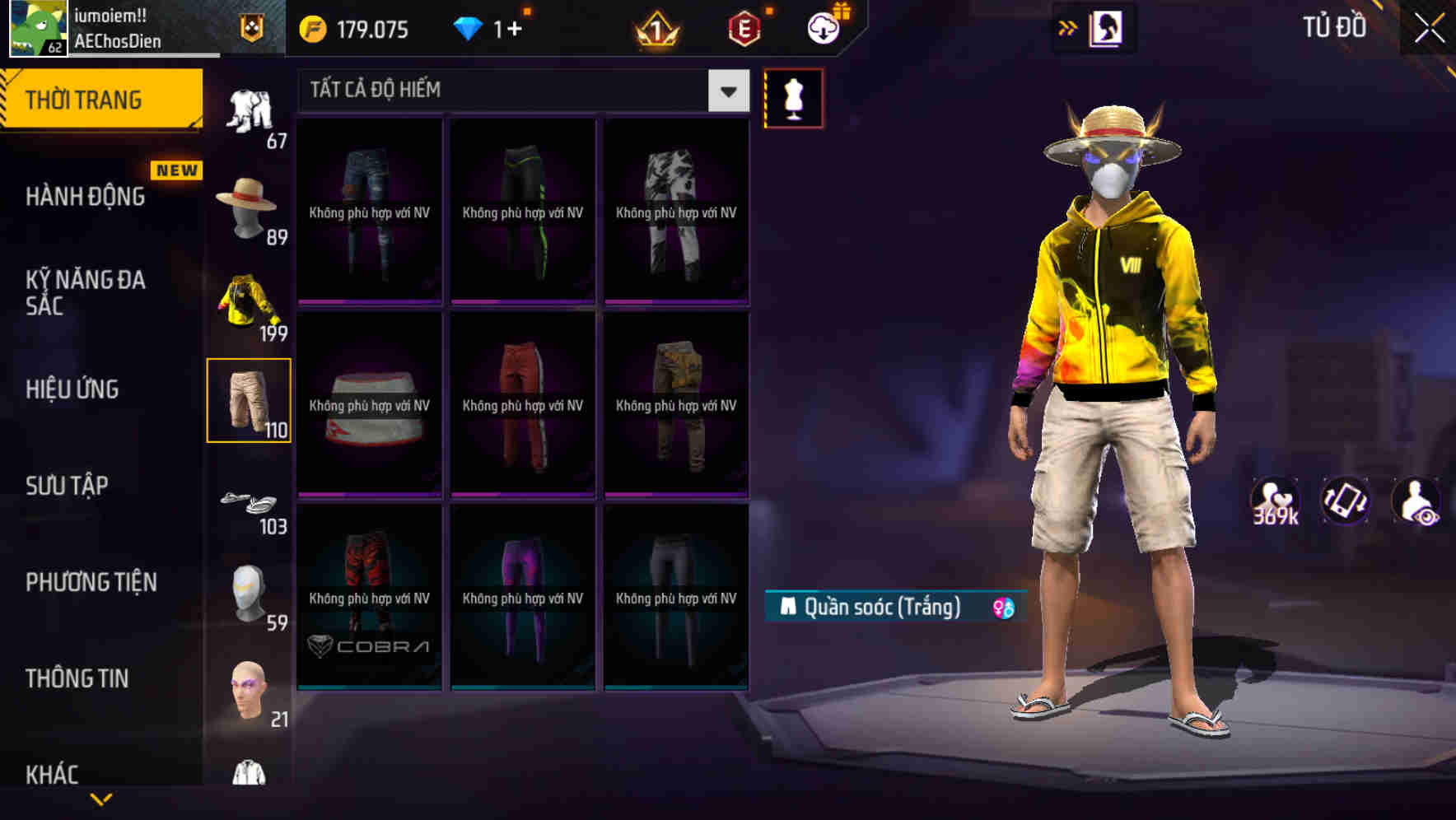Select the equipped khaki shorts thumbnail

point(249,399)
